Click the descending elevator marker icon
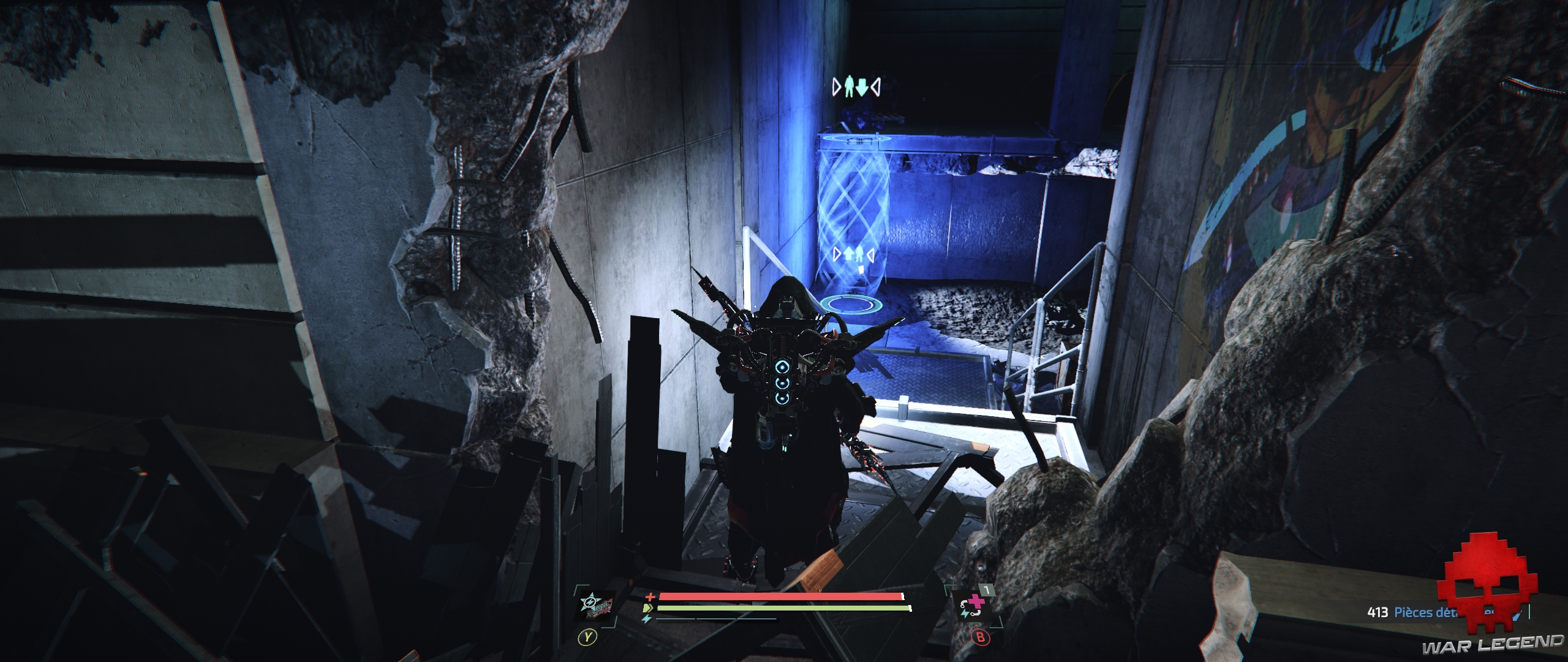1568x662 pixels. (x=856, y=86)
